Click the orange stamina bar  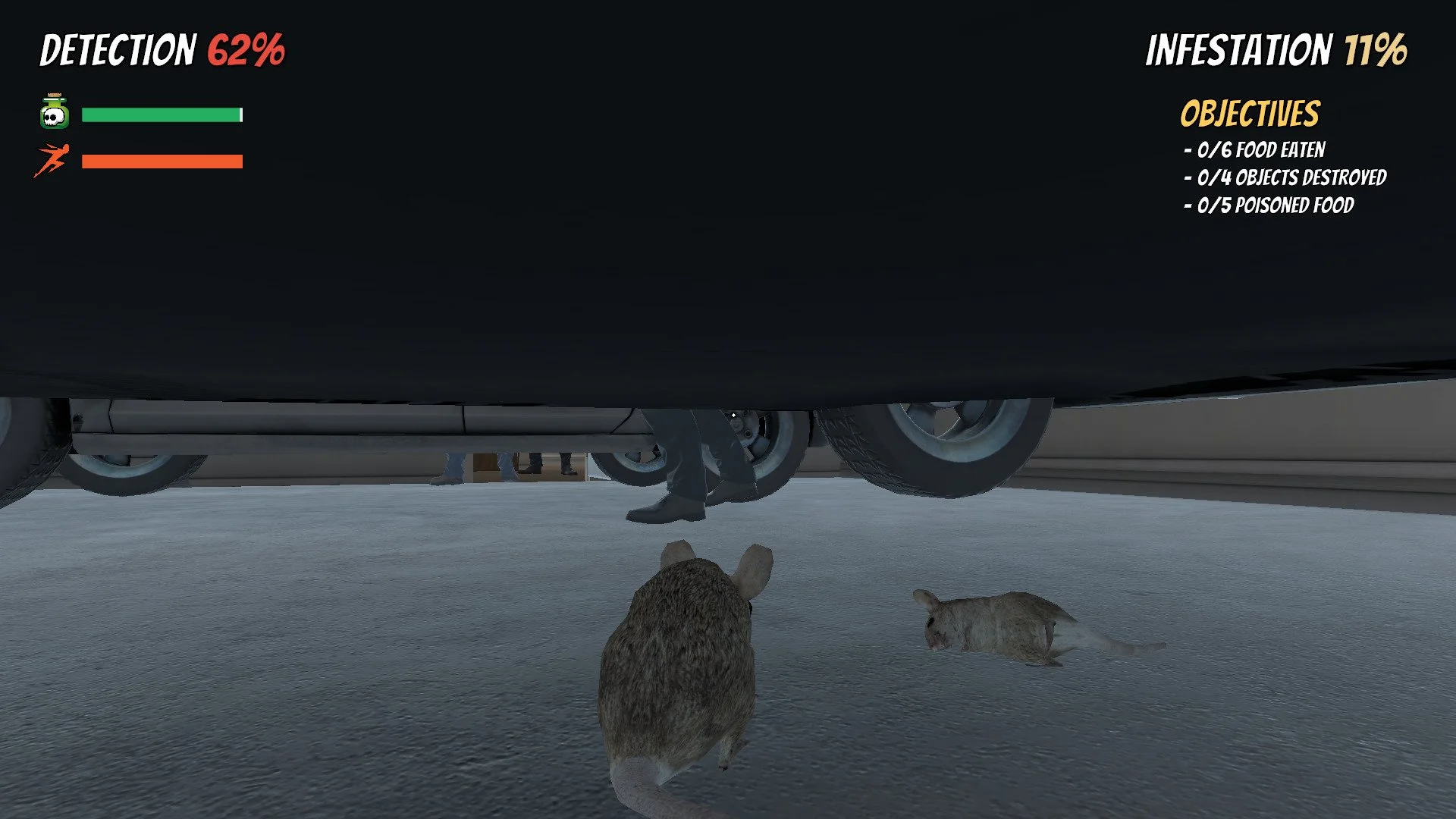coord(161,160)
